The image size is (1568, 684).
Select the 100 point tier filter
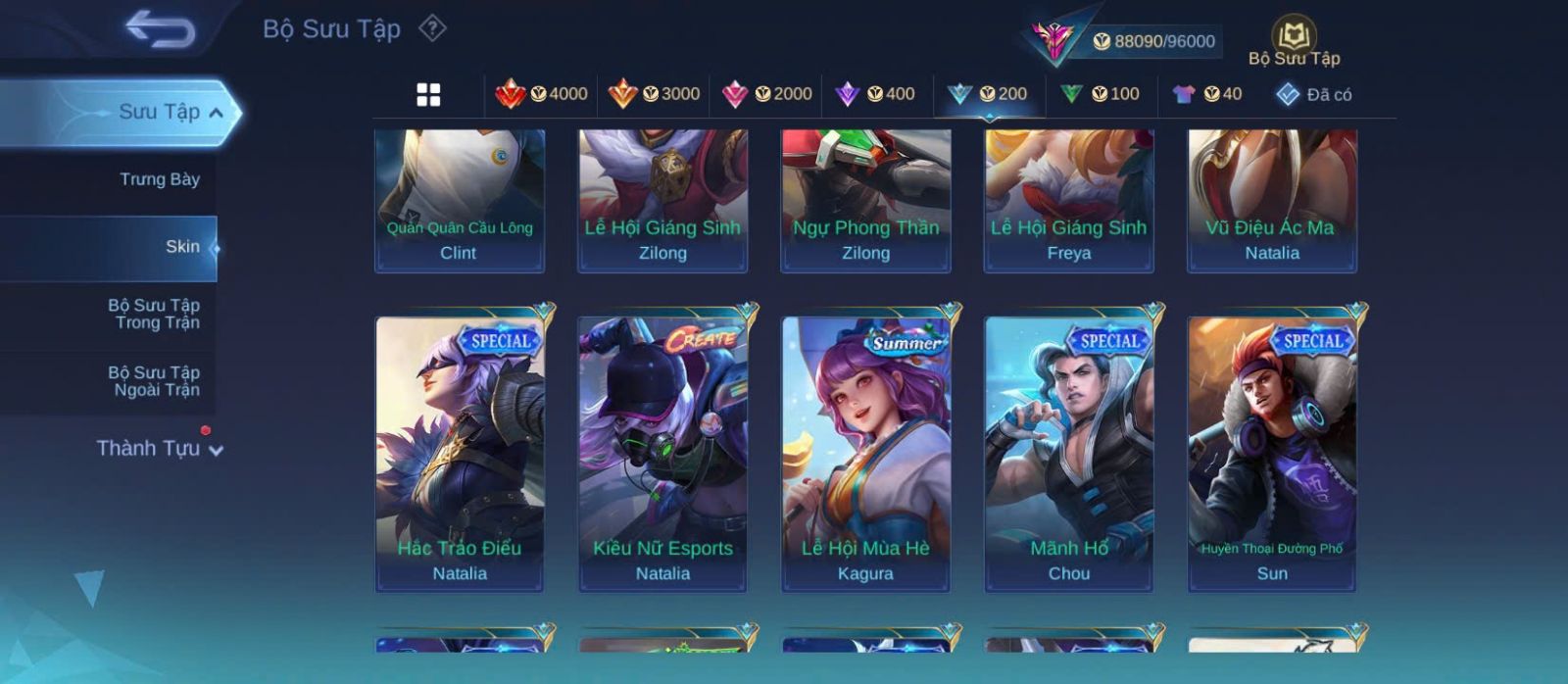click(1100, 94)
